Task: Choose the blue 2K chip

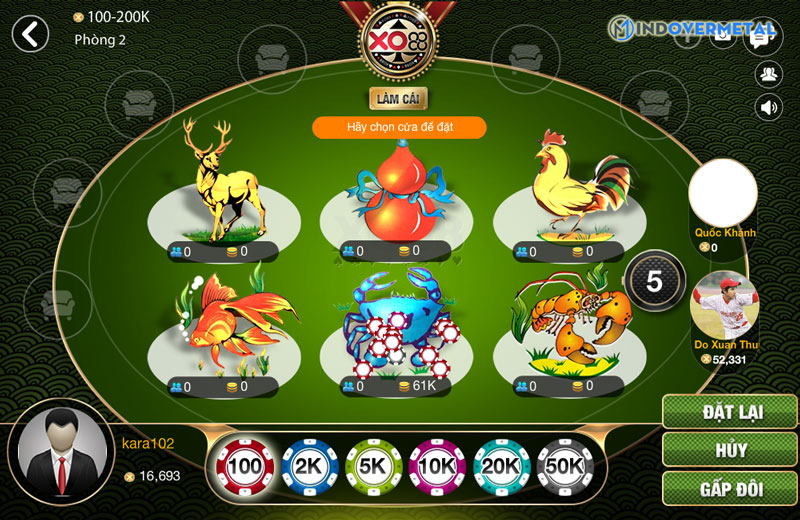Action: coord(309,466)
